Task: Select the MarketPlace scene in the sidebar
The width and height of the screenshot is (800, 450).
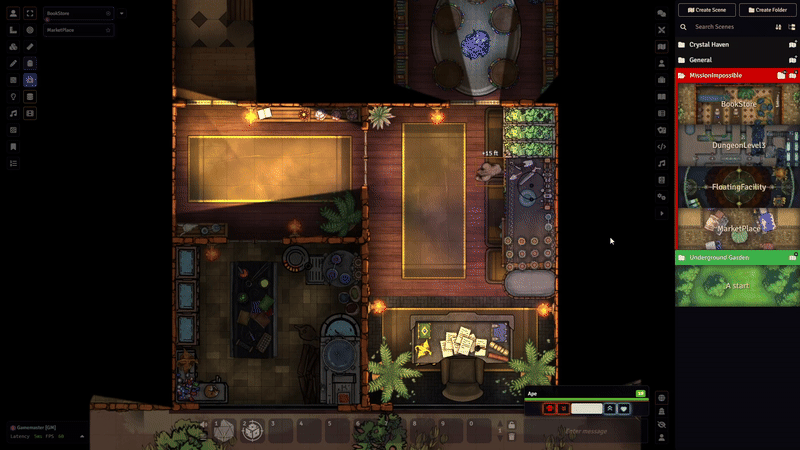Action: tap(738, 229)
